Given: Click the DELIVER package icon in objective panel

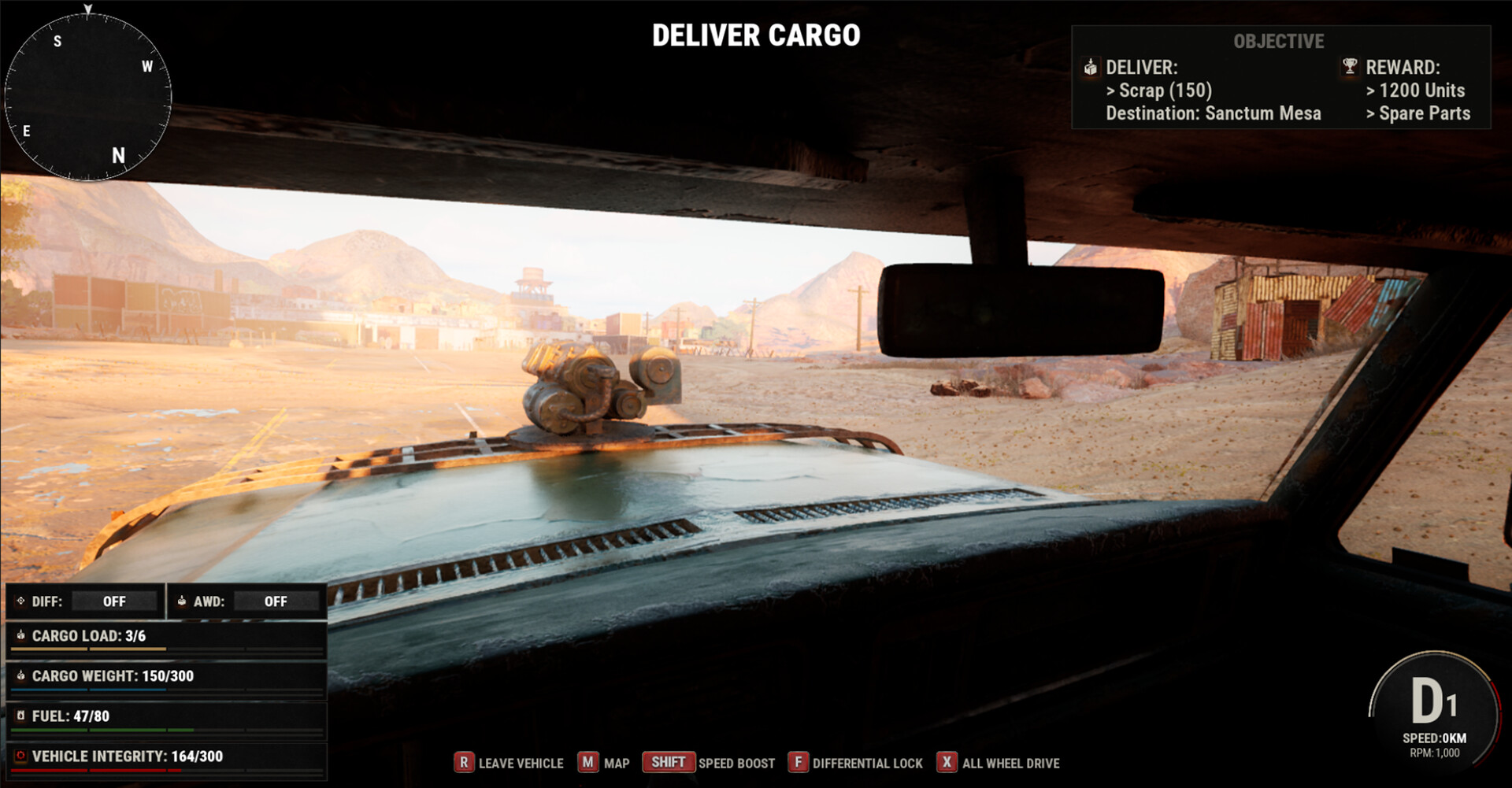Looking at the screenshot, I should [x=1091, y=68].
